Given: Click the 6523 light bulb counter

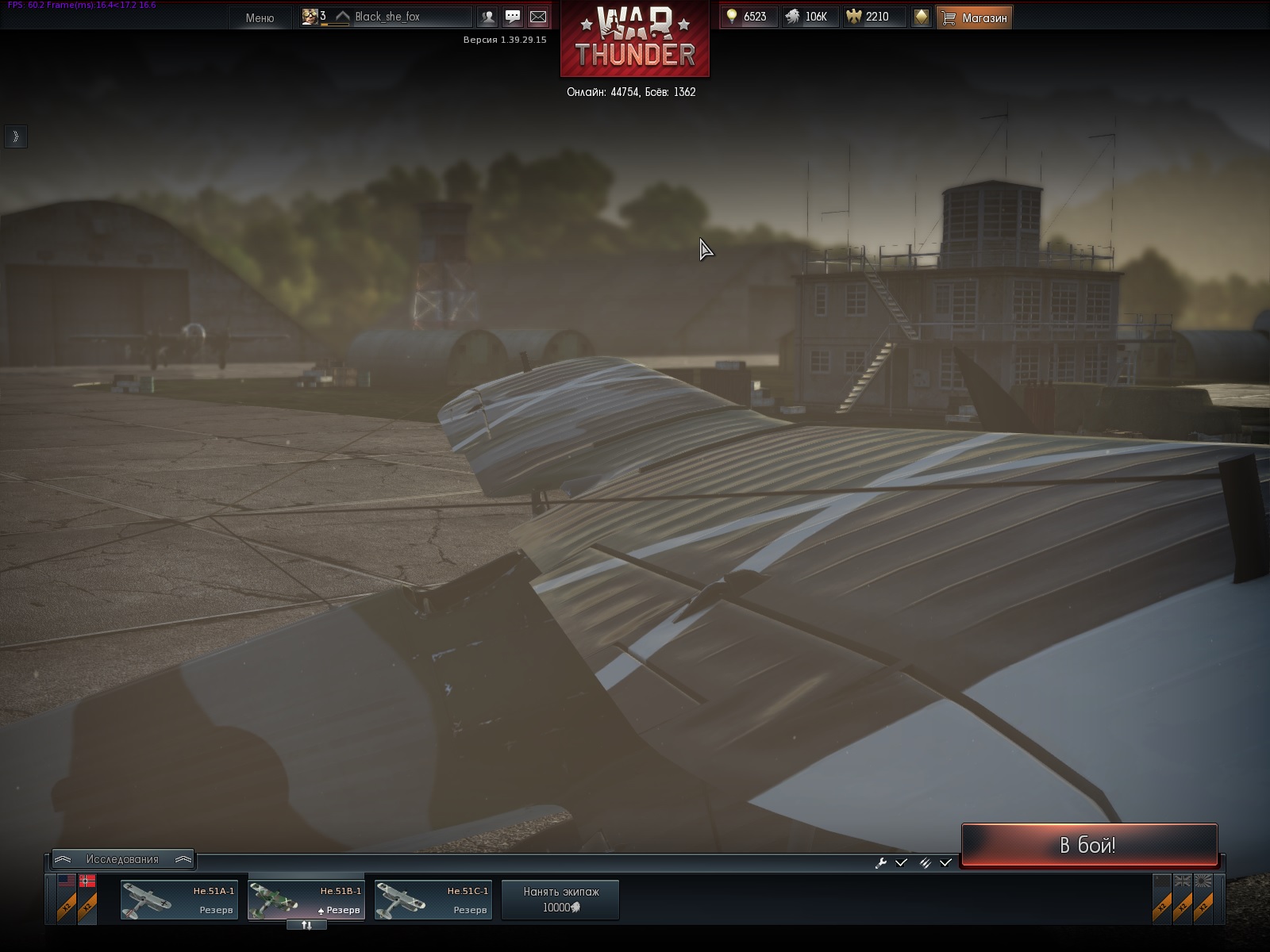Looking at the screenshot, I should click(x=748, y=17).
